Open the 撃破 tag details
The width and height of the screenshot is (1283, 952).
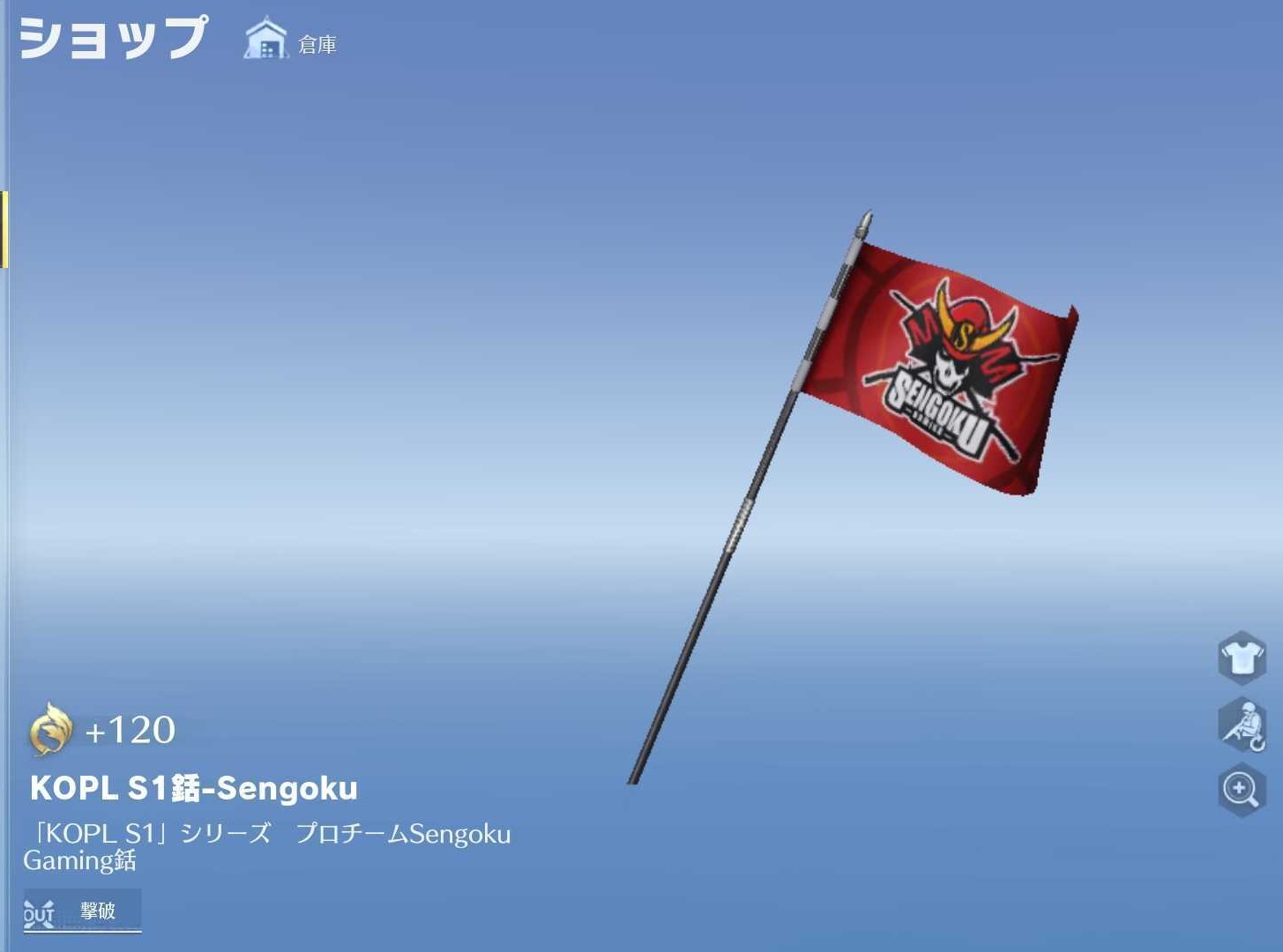tap(95, 912)
